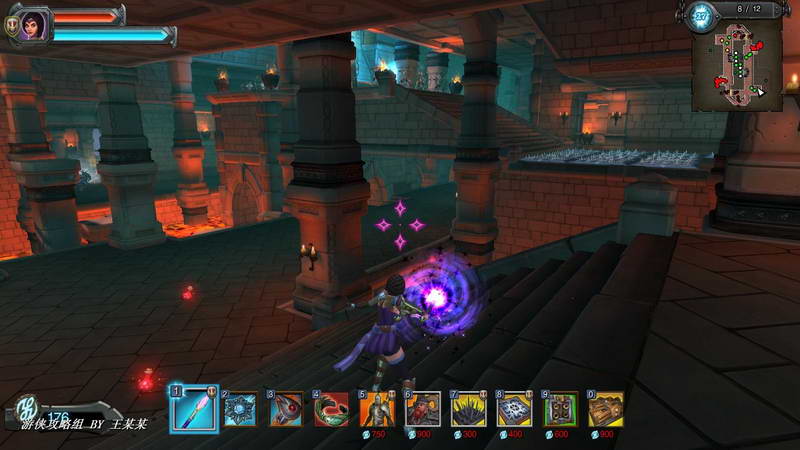The width and height of the screenshot is (800, 450).
Task: Choose the ice snowflake item in slot 2
Action: coord(239,408)
